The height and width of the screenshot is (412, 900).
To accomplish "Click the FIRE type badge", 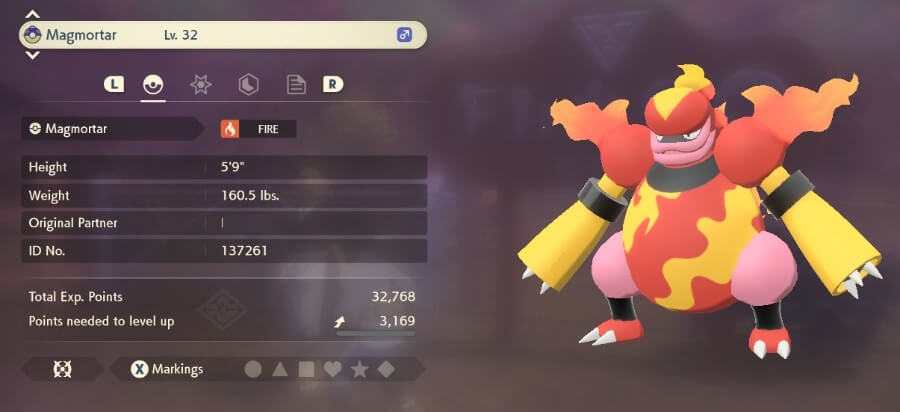I will 258,129.
